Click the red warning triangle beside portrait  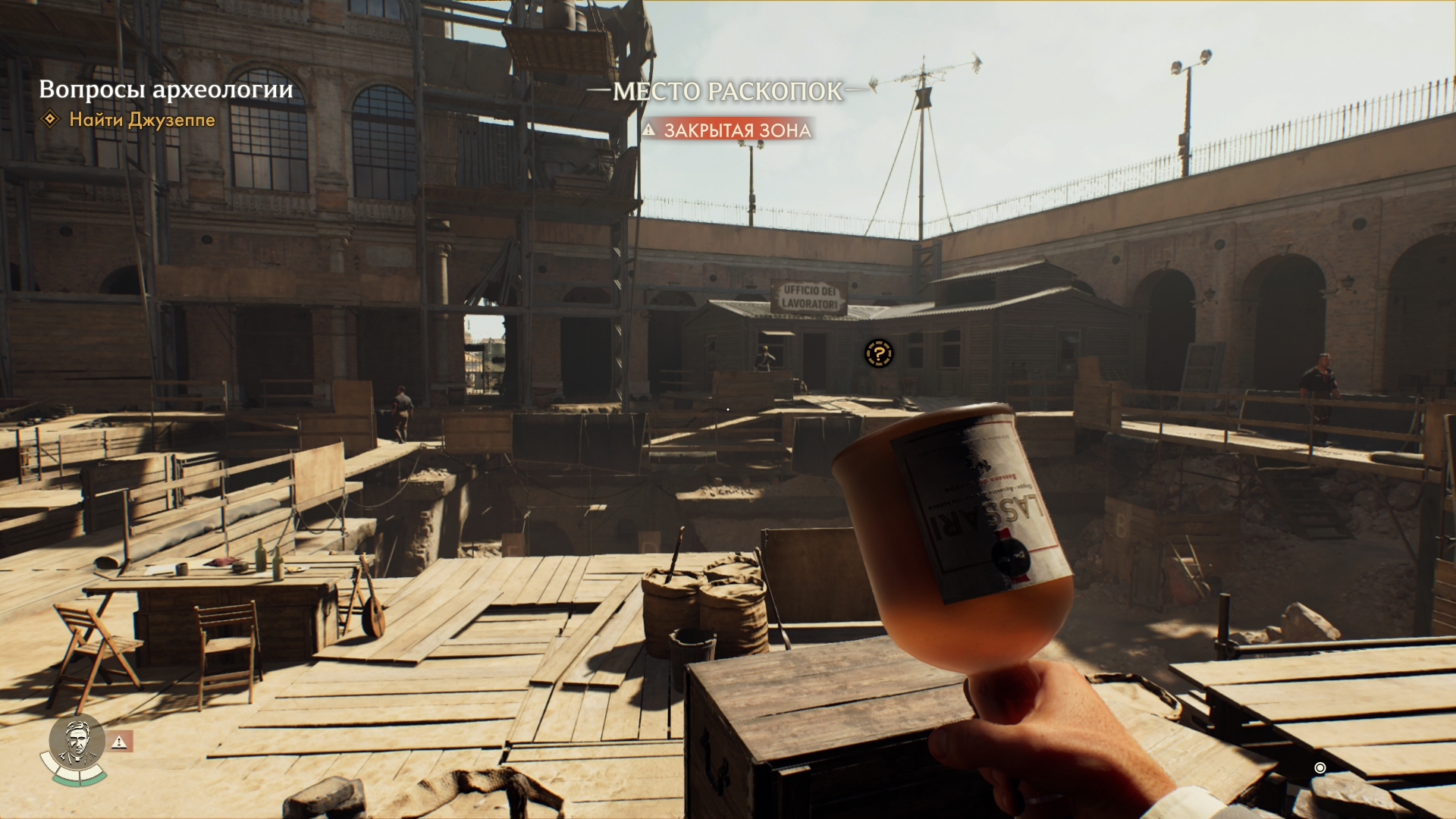tap(121, 742)
